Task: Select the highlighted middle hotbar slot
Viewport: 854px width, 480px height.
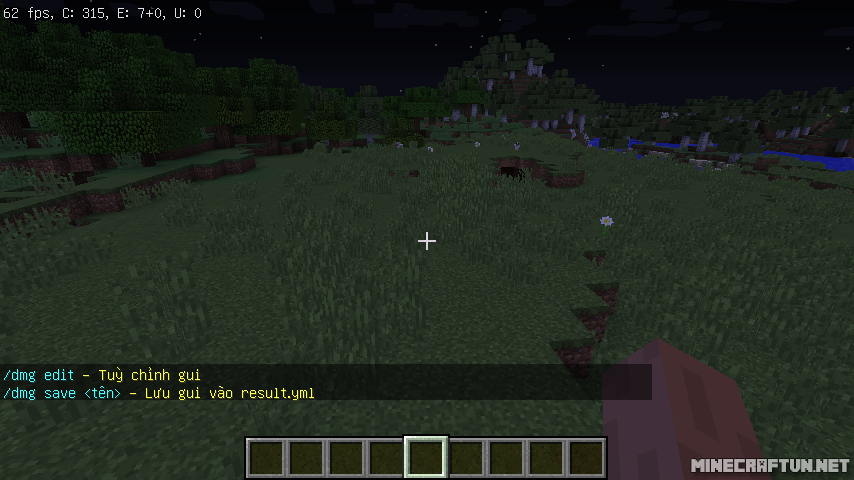Action: pyautogui.click(x=426, y=457)
